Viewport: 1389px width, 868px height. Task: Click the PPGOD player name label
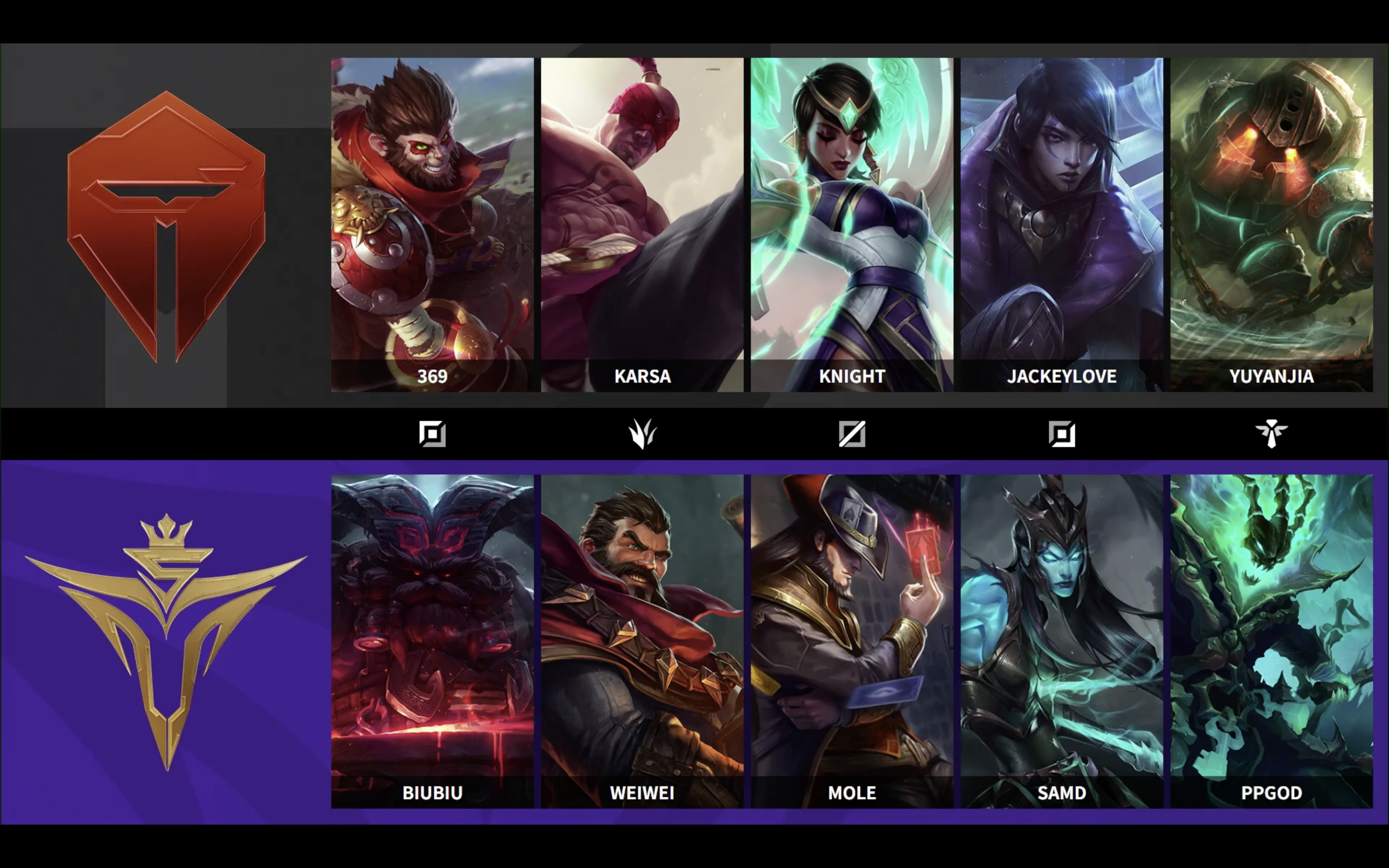(1272, 793)
